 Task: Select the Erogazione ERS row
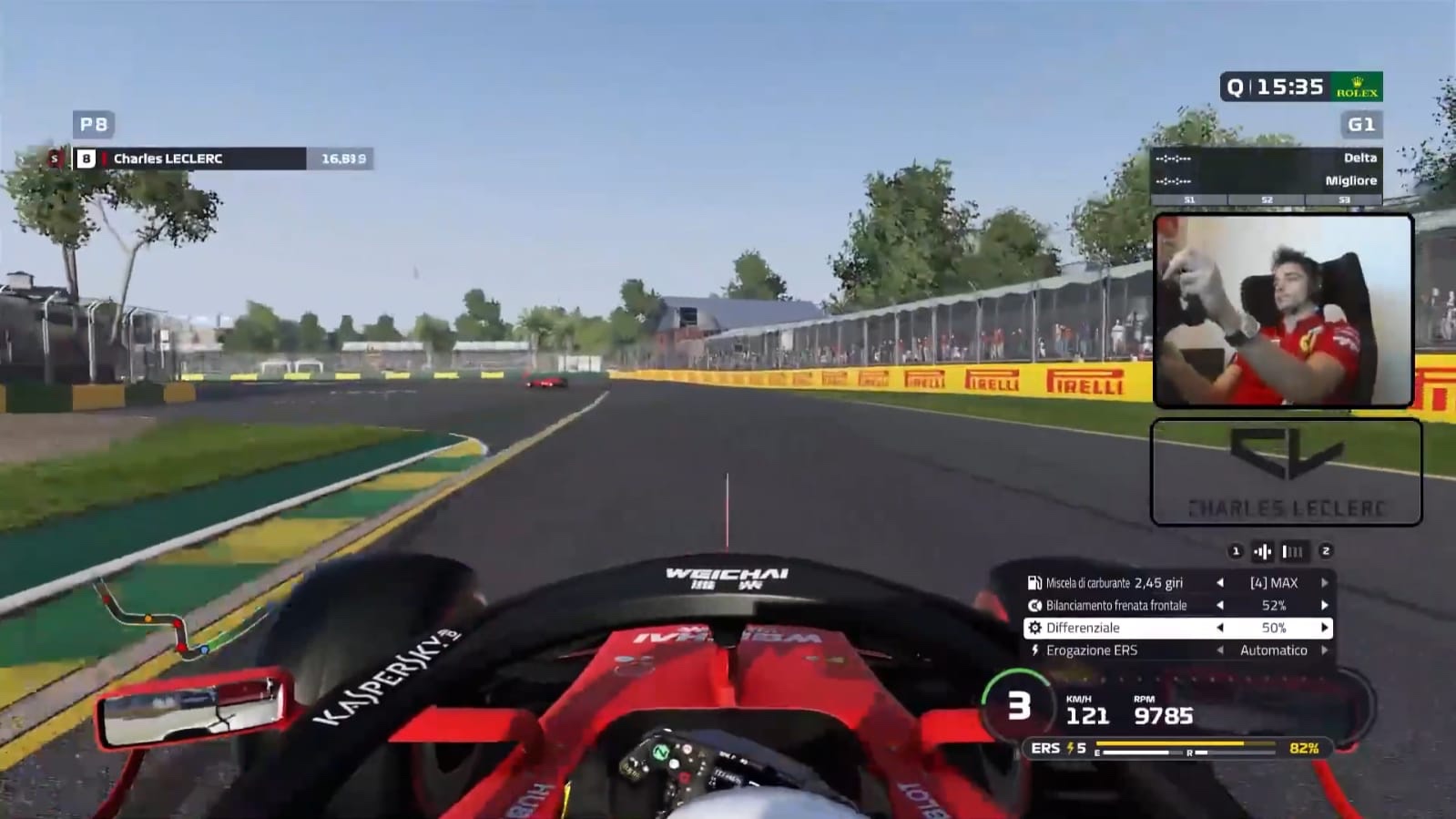tap(1091, 650)
